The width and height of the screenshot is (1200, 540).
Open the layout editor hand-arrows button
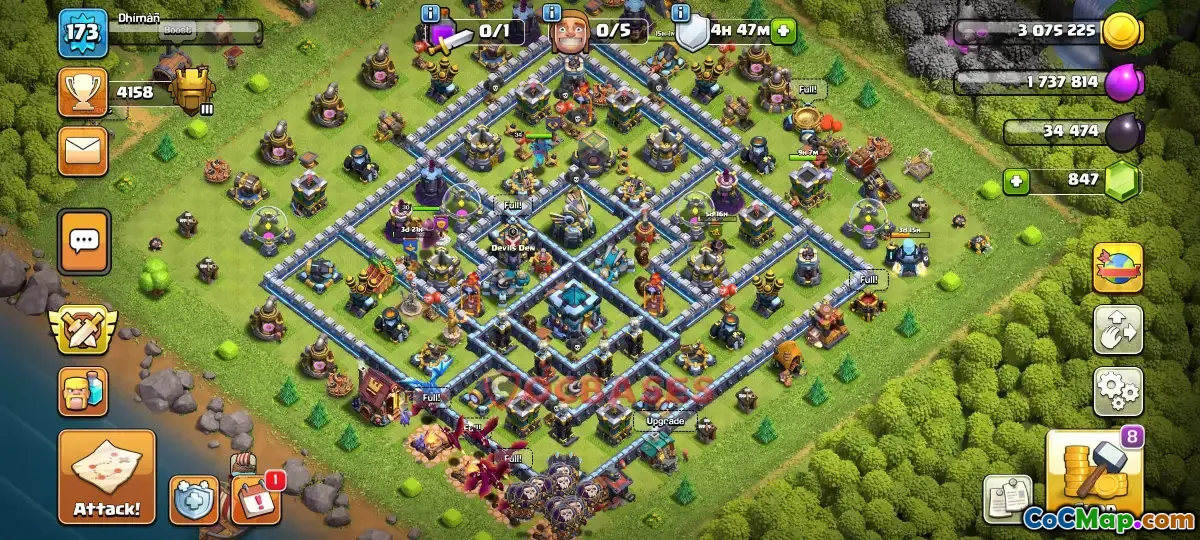tap(1117, 330)
